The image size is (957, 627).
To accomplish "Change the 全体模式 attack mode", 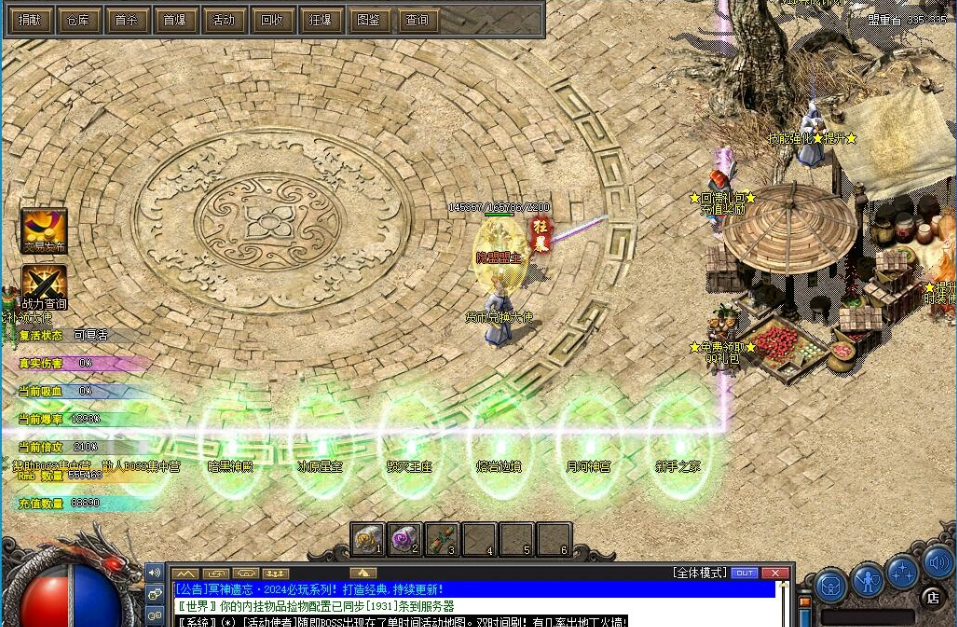I will click(x=699, y=573).
